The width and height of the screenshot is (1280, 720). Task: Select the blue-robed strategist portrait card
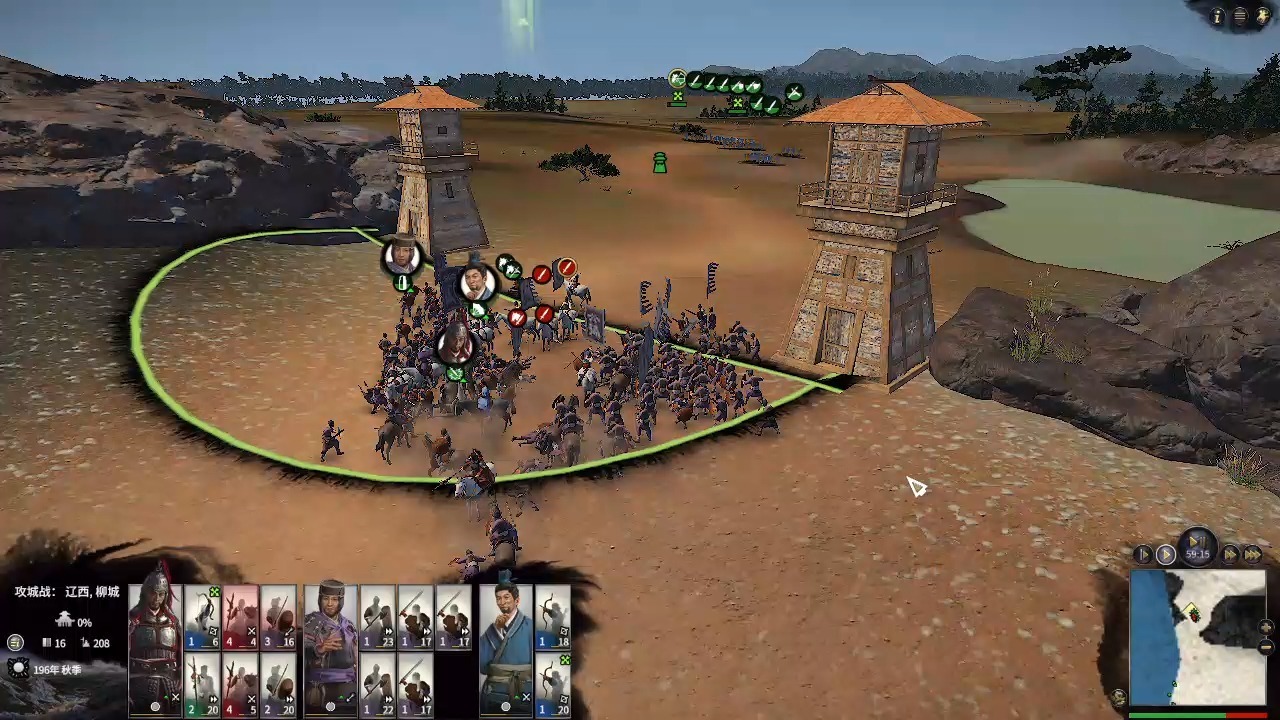click(x=506, y=650)
